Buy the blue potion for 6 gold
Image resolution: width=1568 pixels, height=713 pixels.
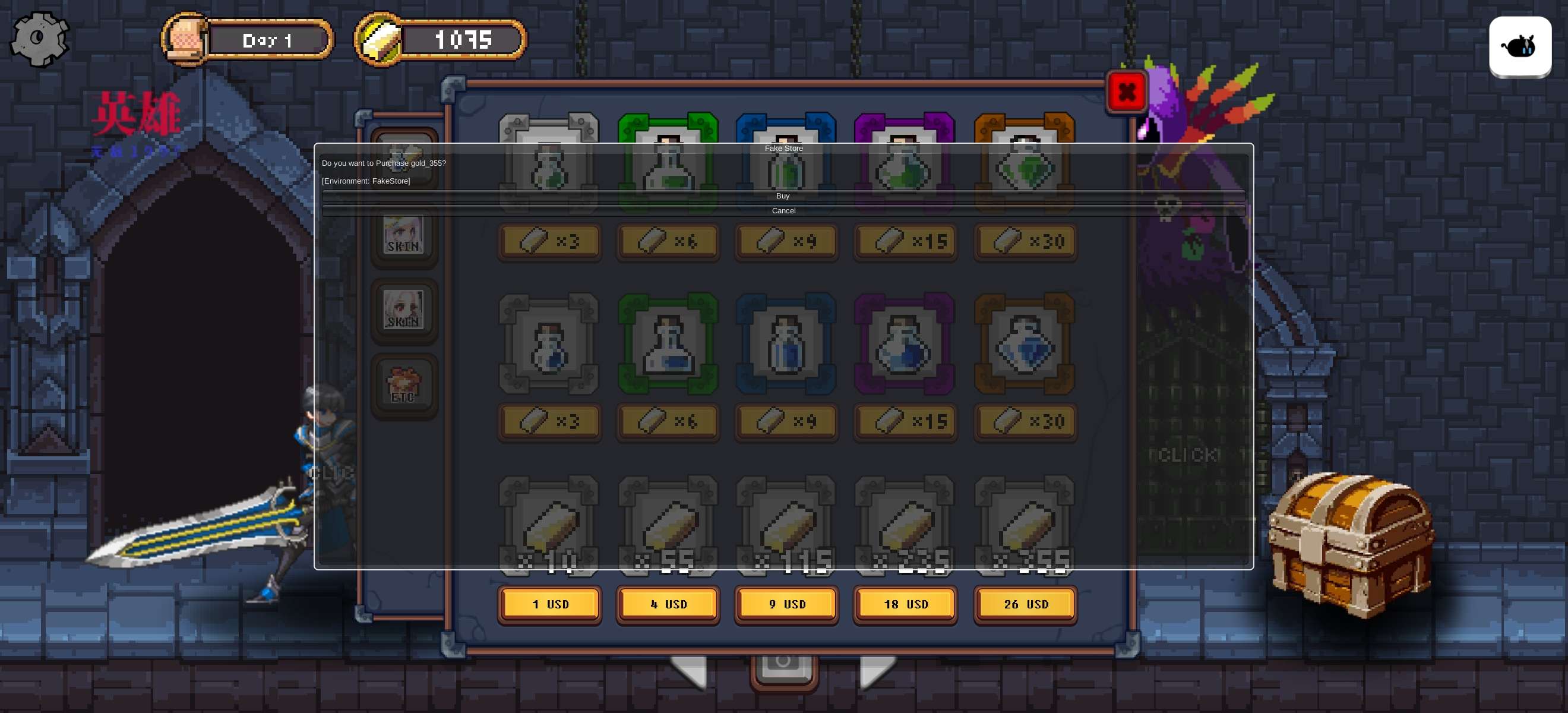[668, 421]
